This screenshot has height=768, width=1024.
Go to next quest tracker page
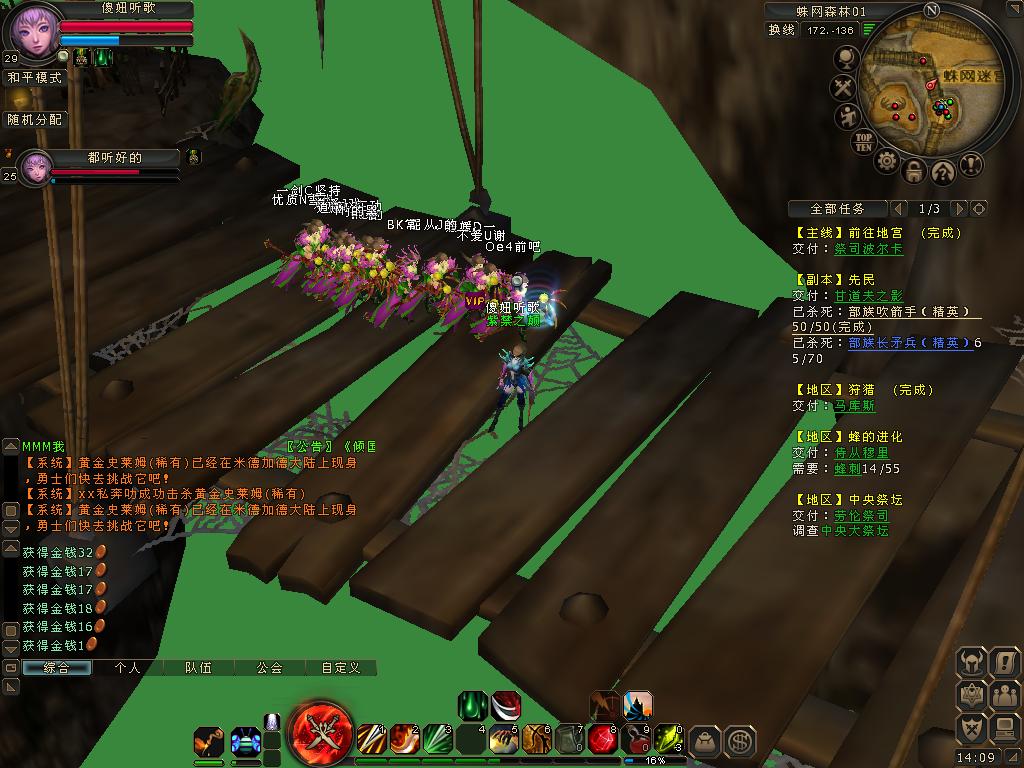coord(959,209)
